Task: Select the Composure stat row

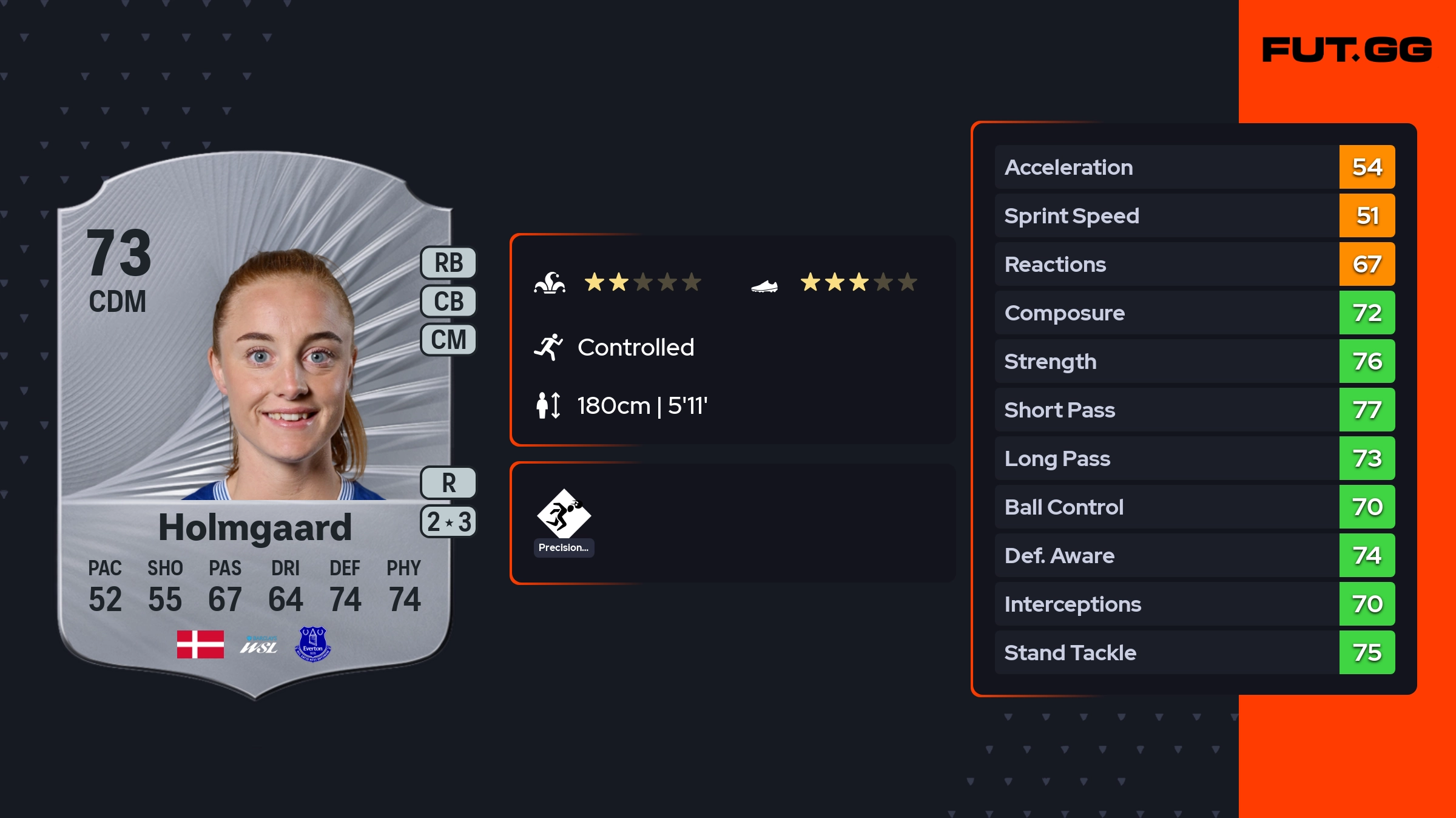Action: tap(1194, 313)
